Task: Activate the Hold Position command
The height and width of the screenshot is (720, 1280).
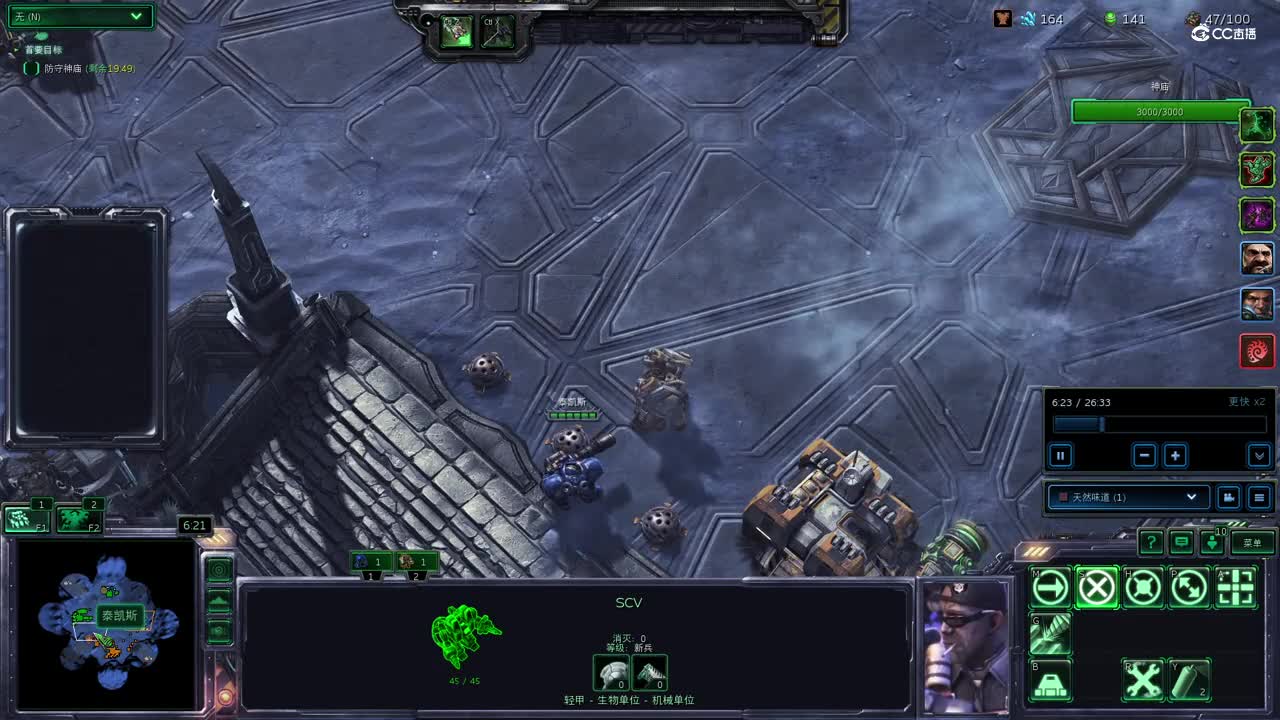Action: (x=1143, y=588)
